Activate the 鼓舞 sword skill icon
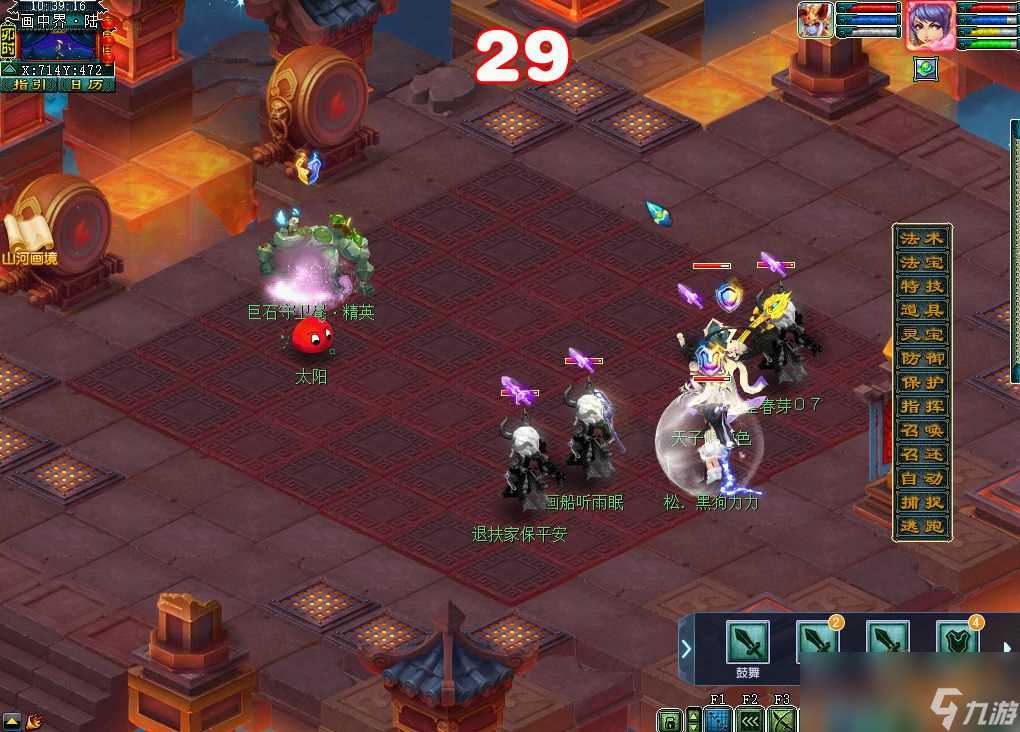The image size is (1020, 732). [748, 642]
